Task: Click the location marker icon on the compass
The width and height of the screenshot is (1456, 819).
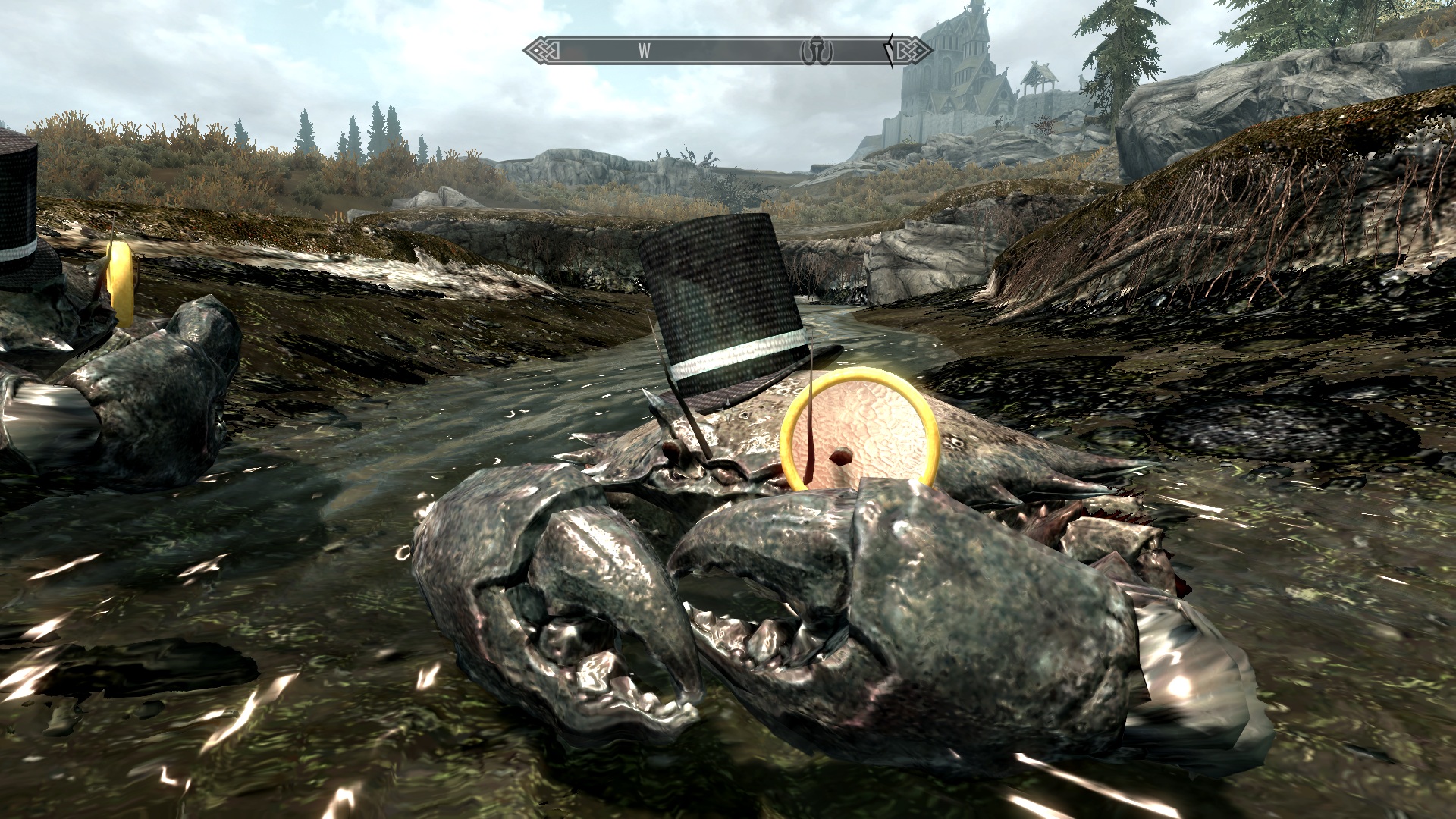Action: point(818,51)
